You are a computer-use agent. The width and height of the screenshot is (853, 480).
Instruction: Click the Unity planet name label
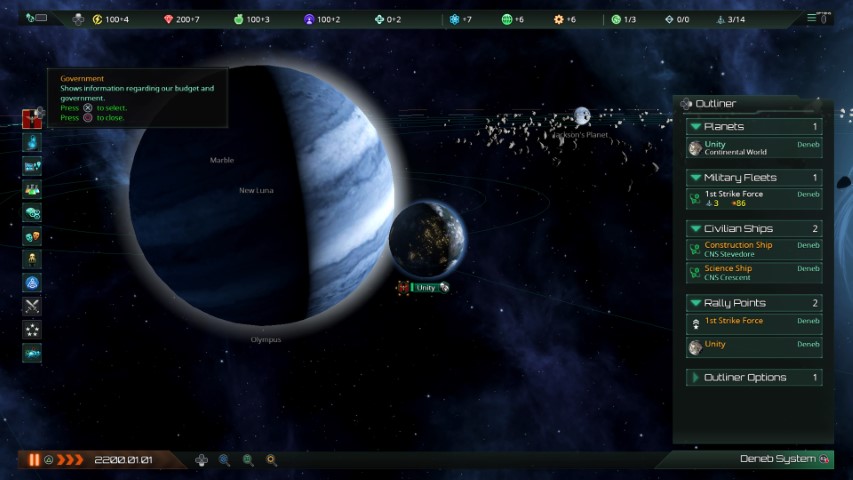click(x=426, y=288)
